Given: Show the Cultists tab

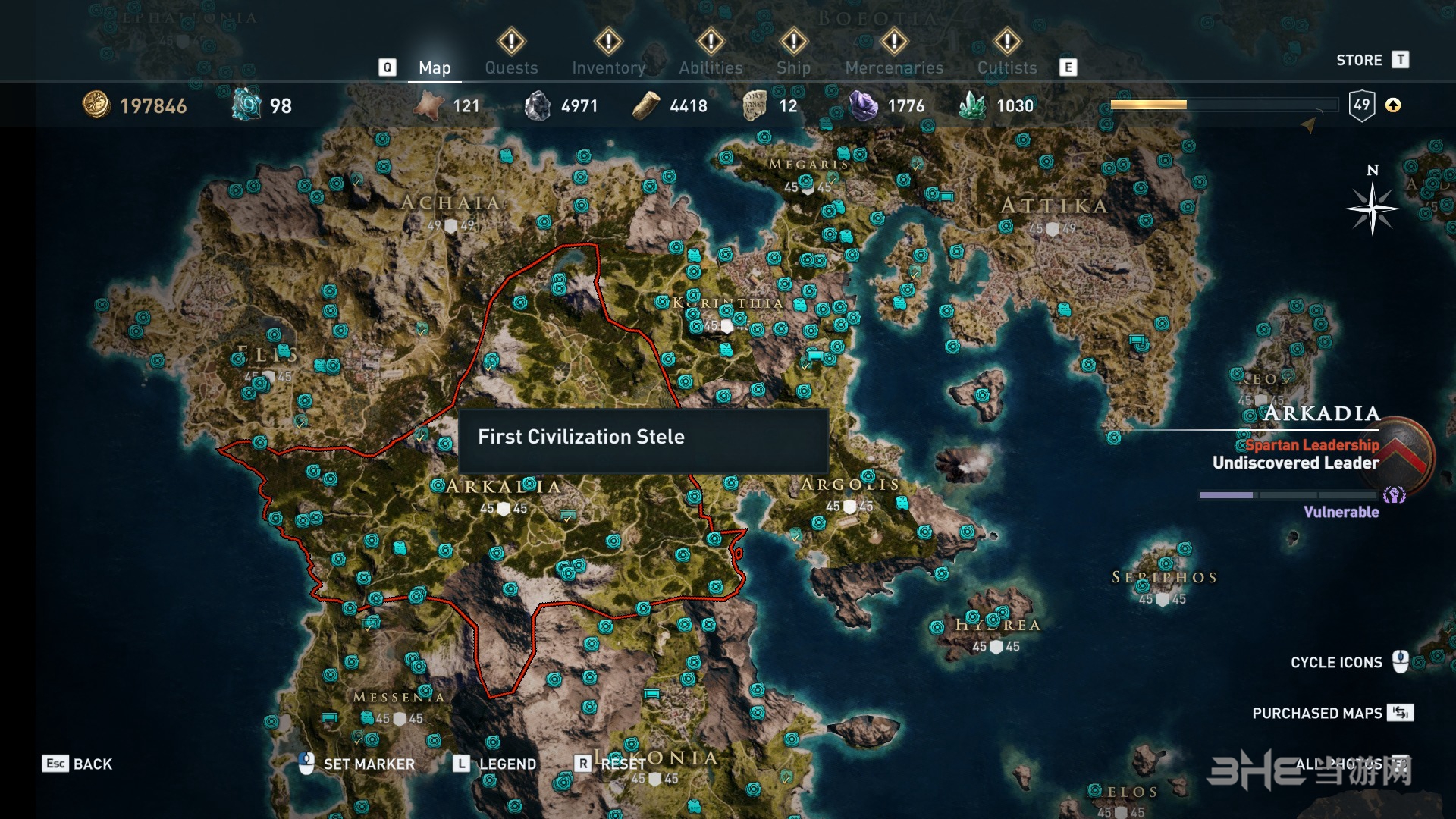Looking at the screenshot, I should click(1006, 67).
